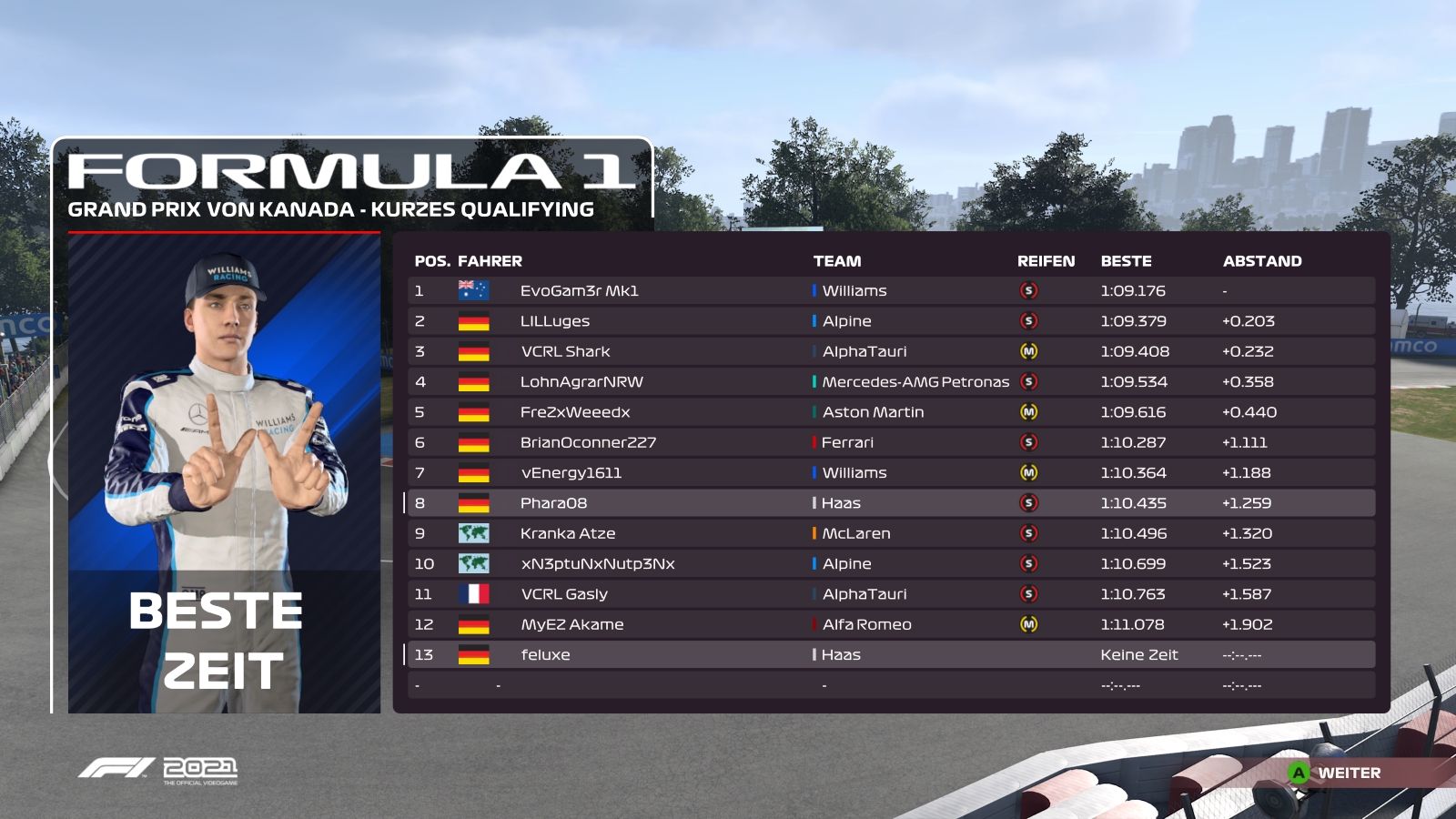Choose the Phara08 Haas entry
The height and width of the screenshot is (819, 1456).
click(x=553, y=503)
